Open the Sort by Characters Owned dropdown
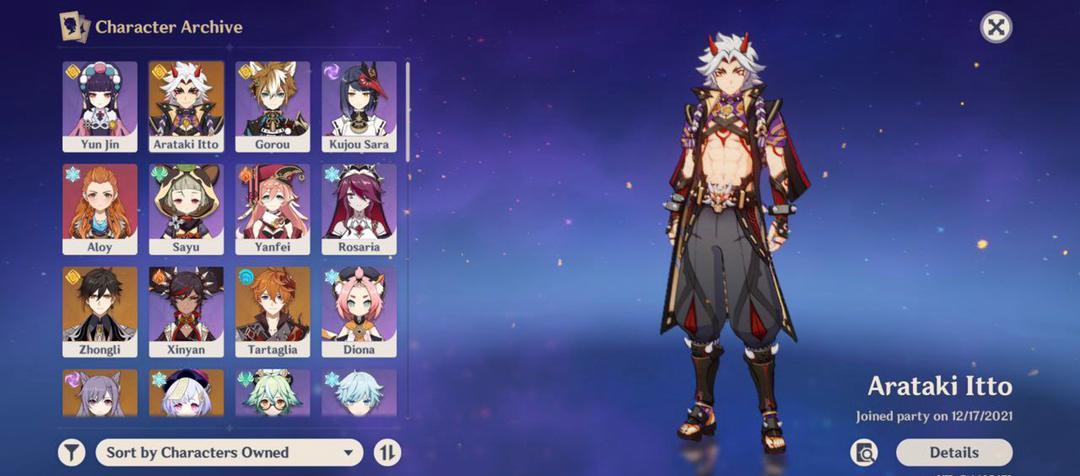Image resolution: width=1080 pixels, height=476 pixels. 229,452
